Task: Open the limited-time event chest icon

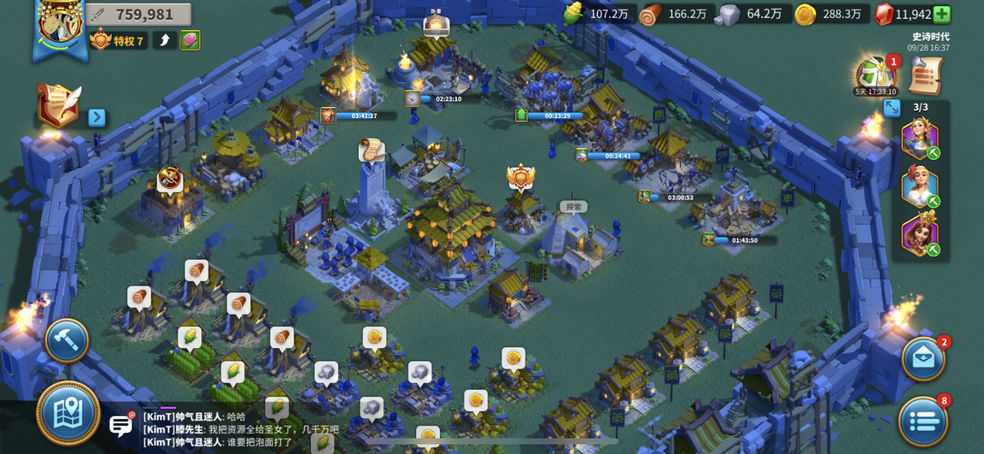Action: click(x=874, y=73)
